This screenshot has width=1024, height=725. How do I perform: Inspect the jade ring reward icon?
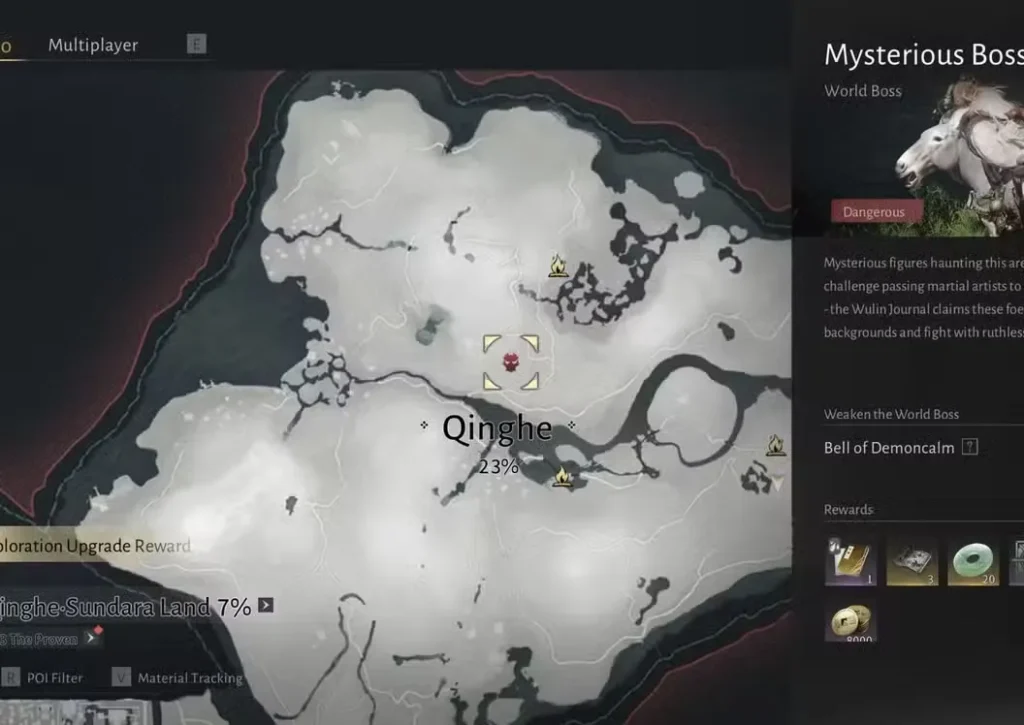pyautogui.click(x=973, y=561)
